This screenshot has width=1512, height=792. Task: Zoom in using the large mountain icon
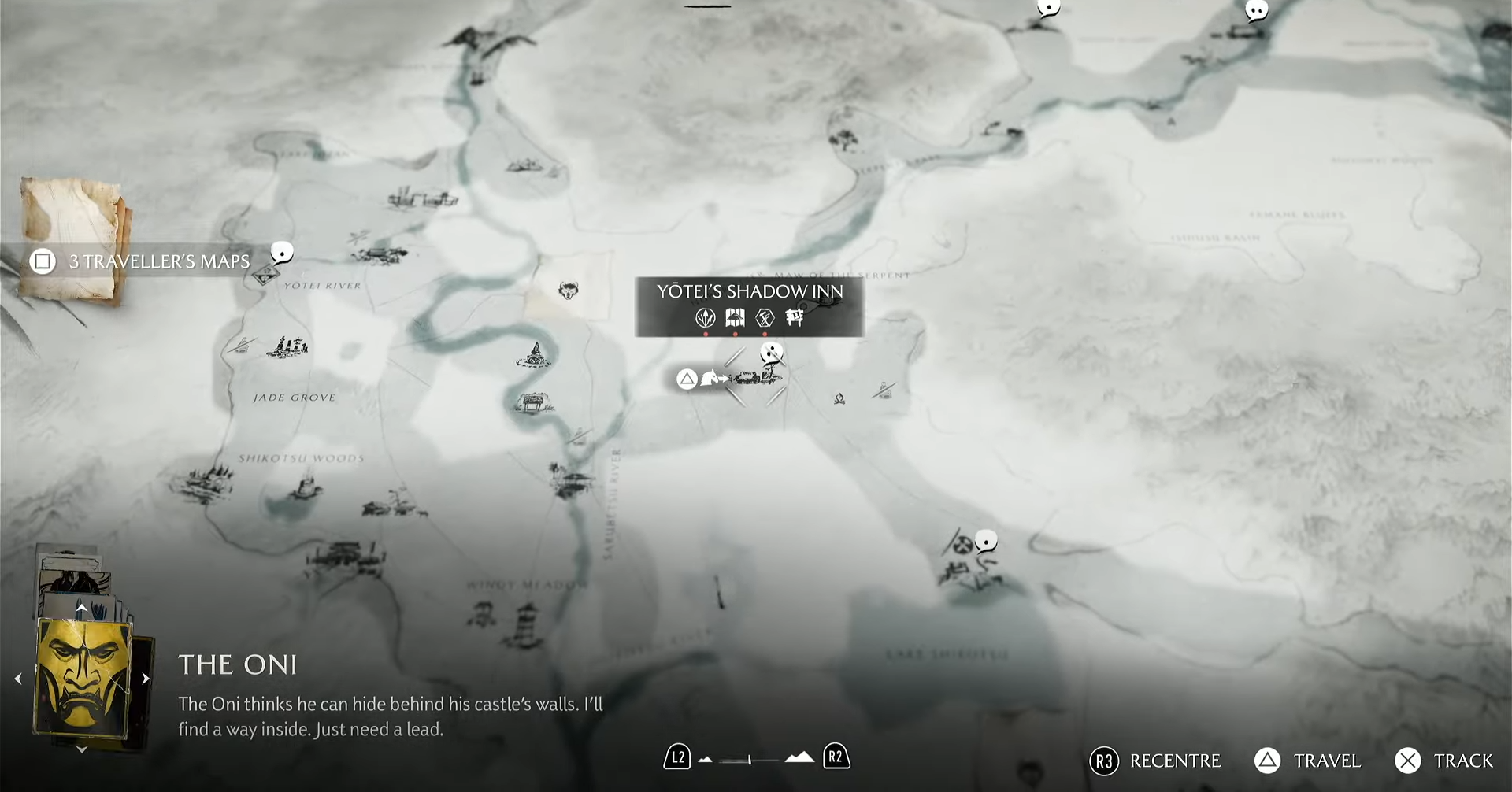[x=799, y=757]
